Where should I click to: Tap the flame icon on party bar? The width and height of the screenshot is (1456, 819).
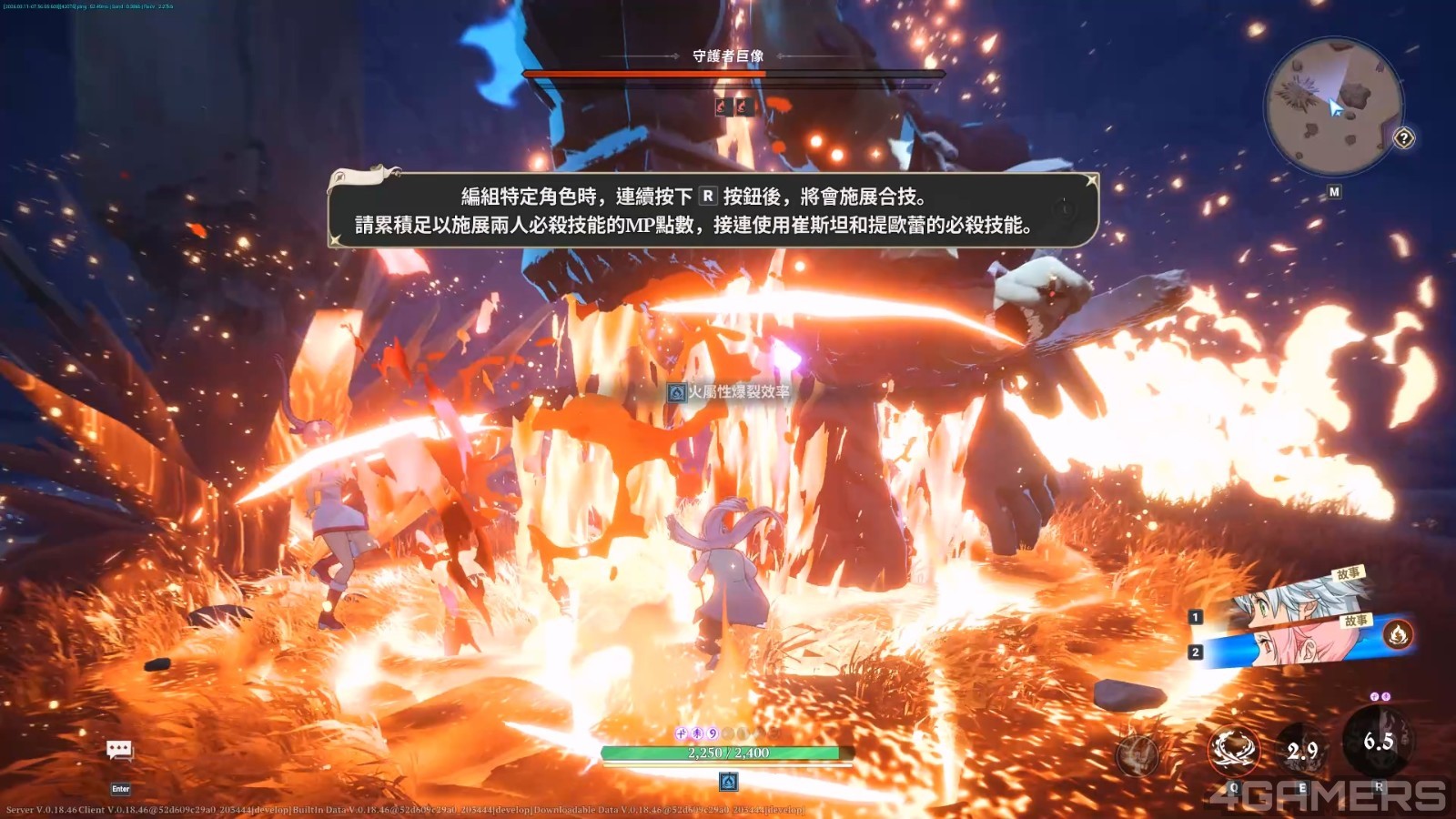(1398, 632)
